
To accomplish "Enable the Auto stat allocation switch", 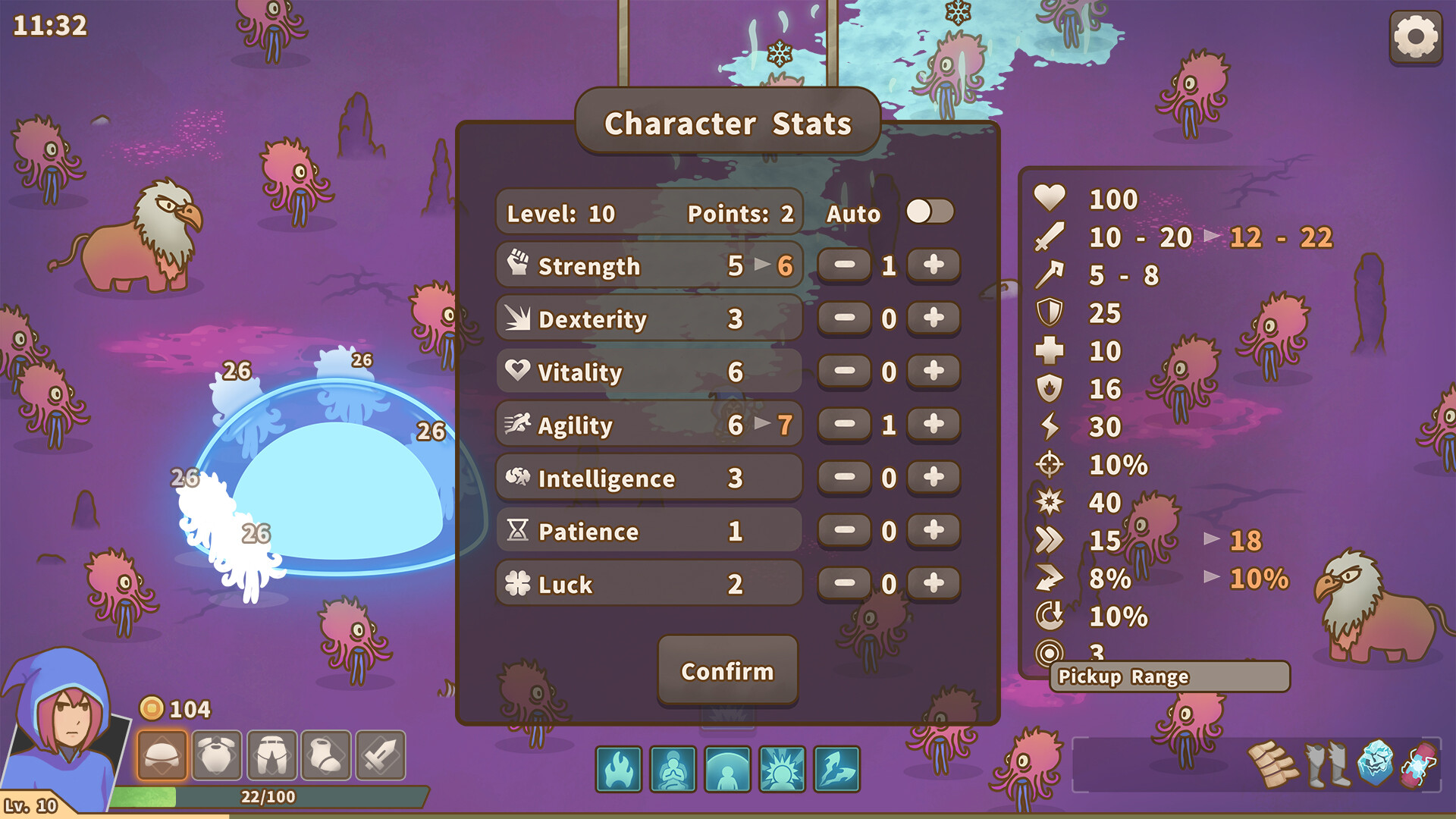I will pyautogui.click(x=932, y=213).
